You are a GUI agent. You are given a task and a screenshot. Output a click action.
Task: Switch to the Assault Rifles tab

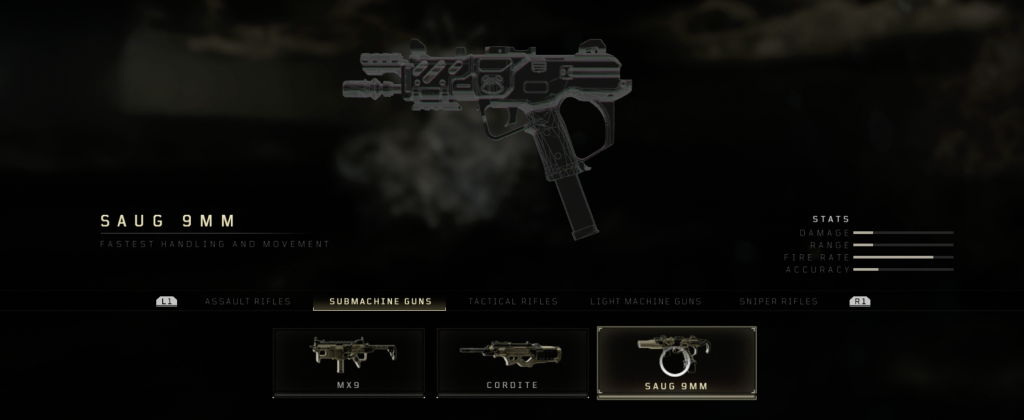coord(247,301)
